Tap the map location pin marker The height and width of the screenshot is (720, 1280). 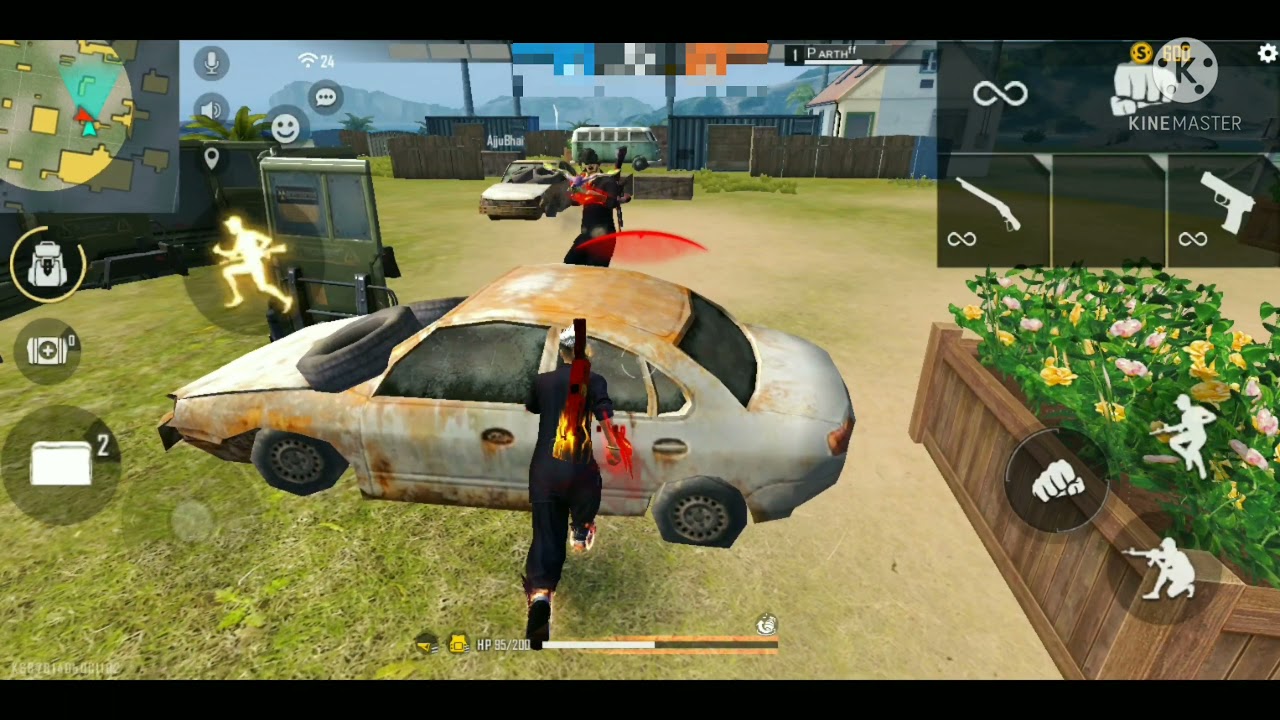click(211, 157)
